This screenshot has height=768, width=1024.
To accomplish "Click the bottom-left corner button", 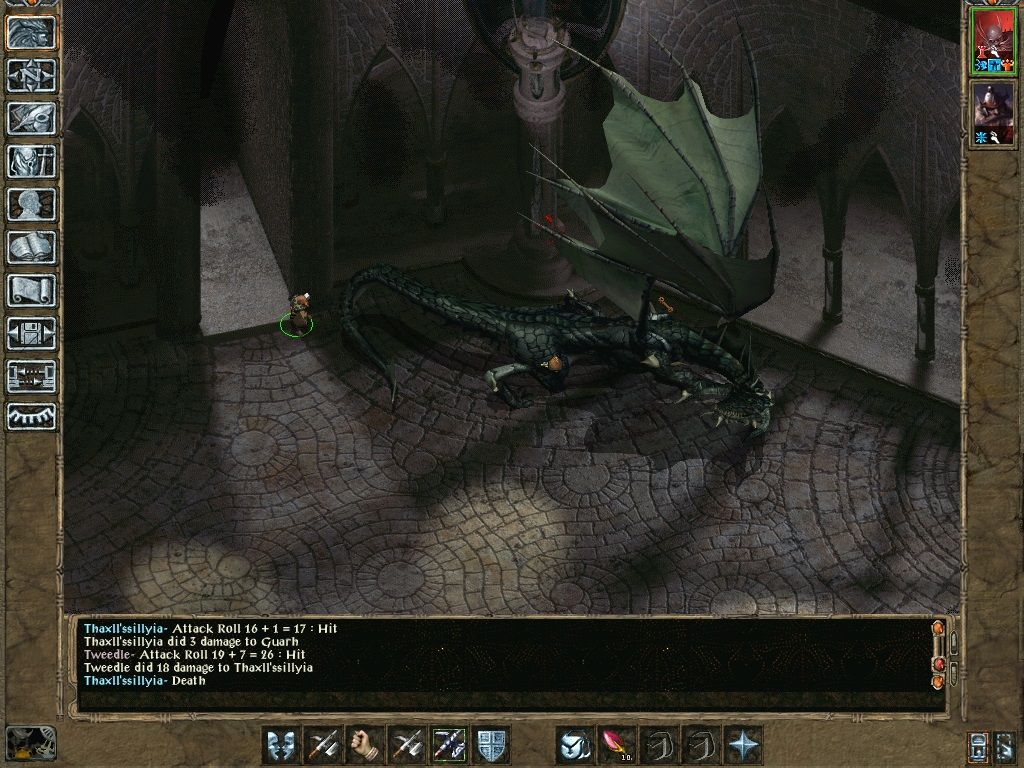I will click(x=30, y=743).
